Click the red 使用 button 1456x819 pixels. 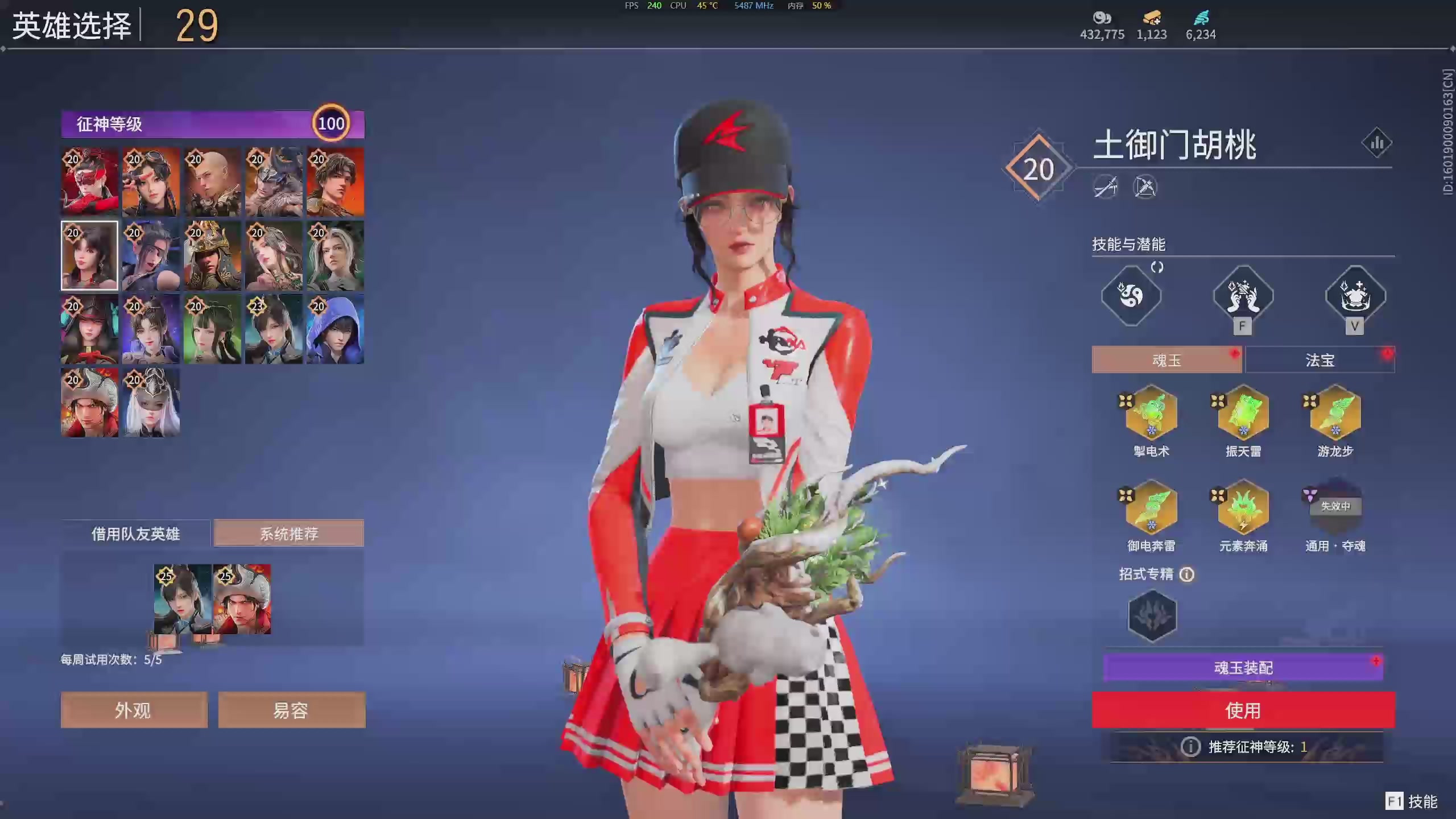click(1243, 710)
